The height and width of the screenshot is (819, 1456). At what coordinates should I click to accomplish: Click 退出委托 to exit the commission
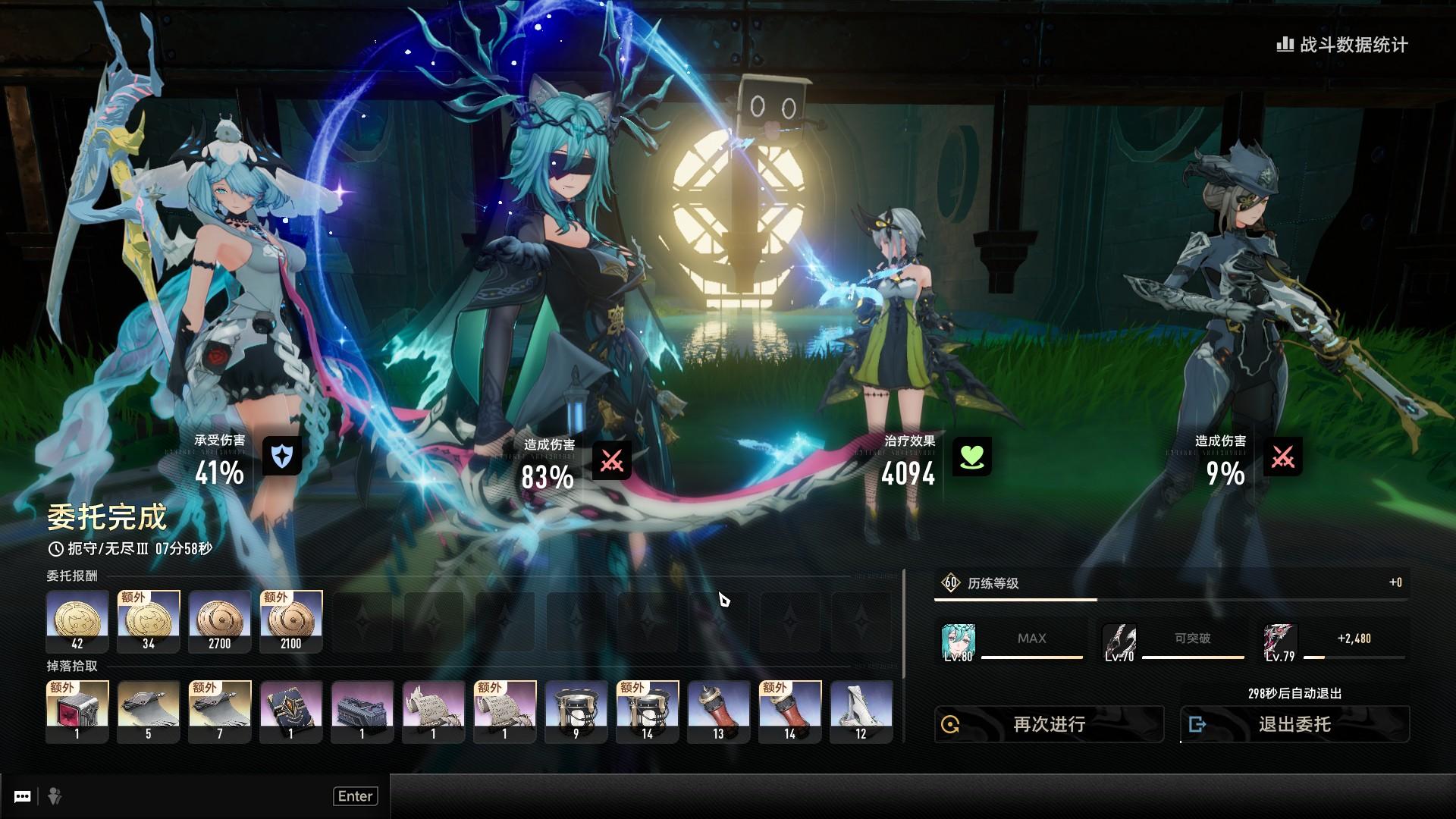1294,724
